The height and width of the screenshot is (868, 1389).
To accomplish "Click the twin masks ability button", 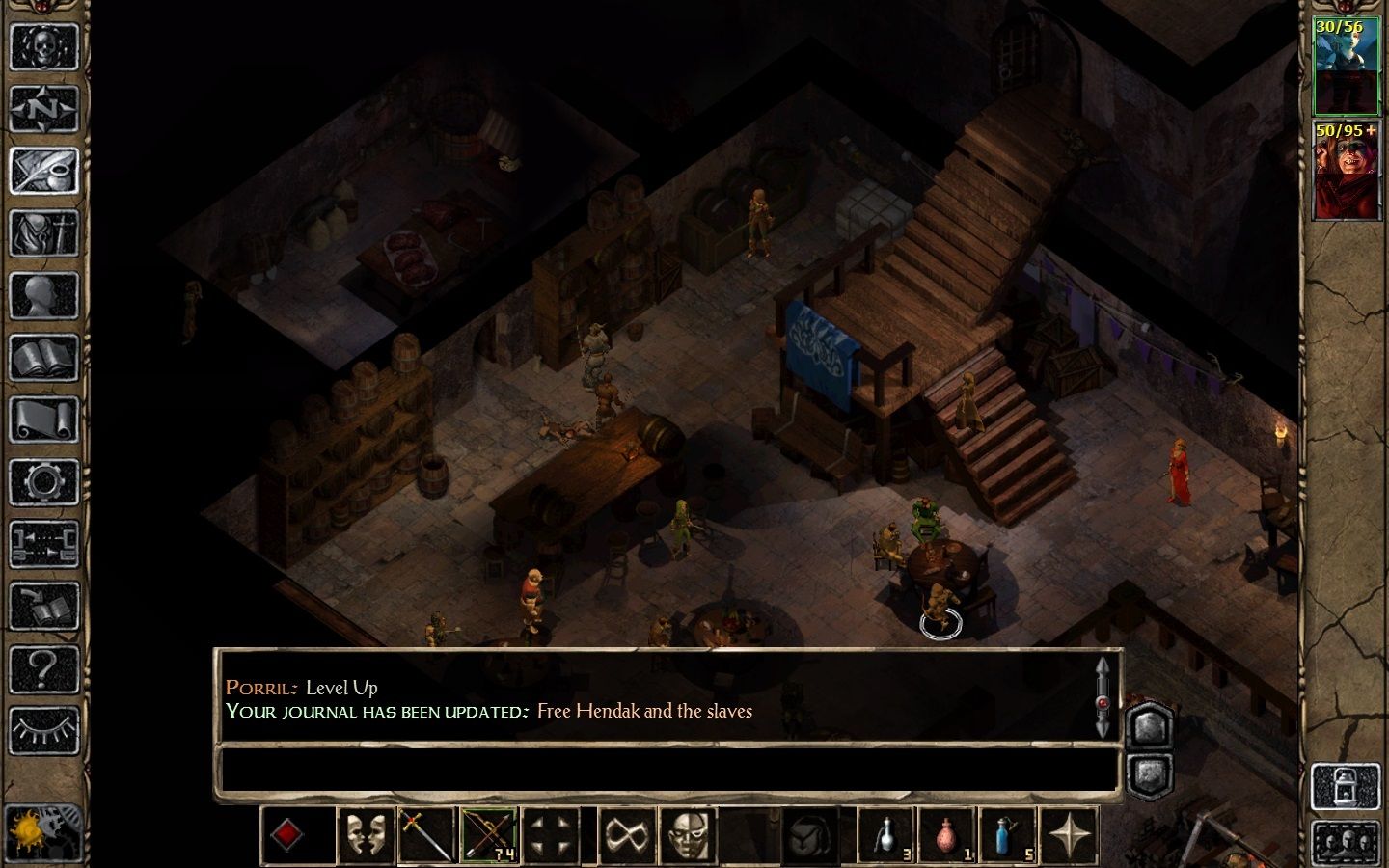I will (366, 835).
